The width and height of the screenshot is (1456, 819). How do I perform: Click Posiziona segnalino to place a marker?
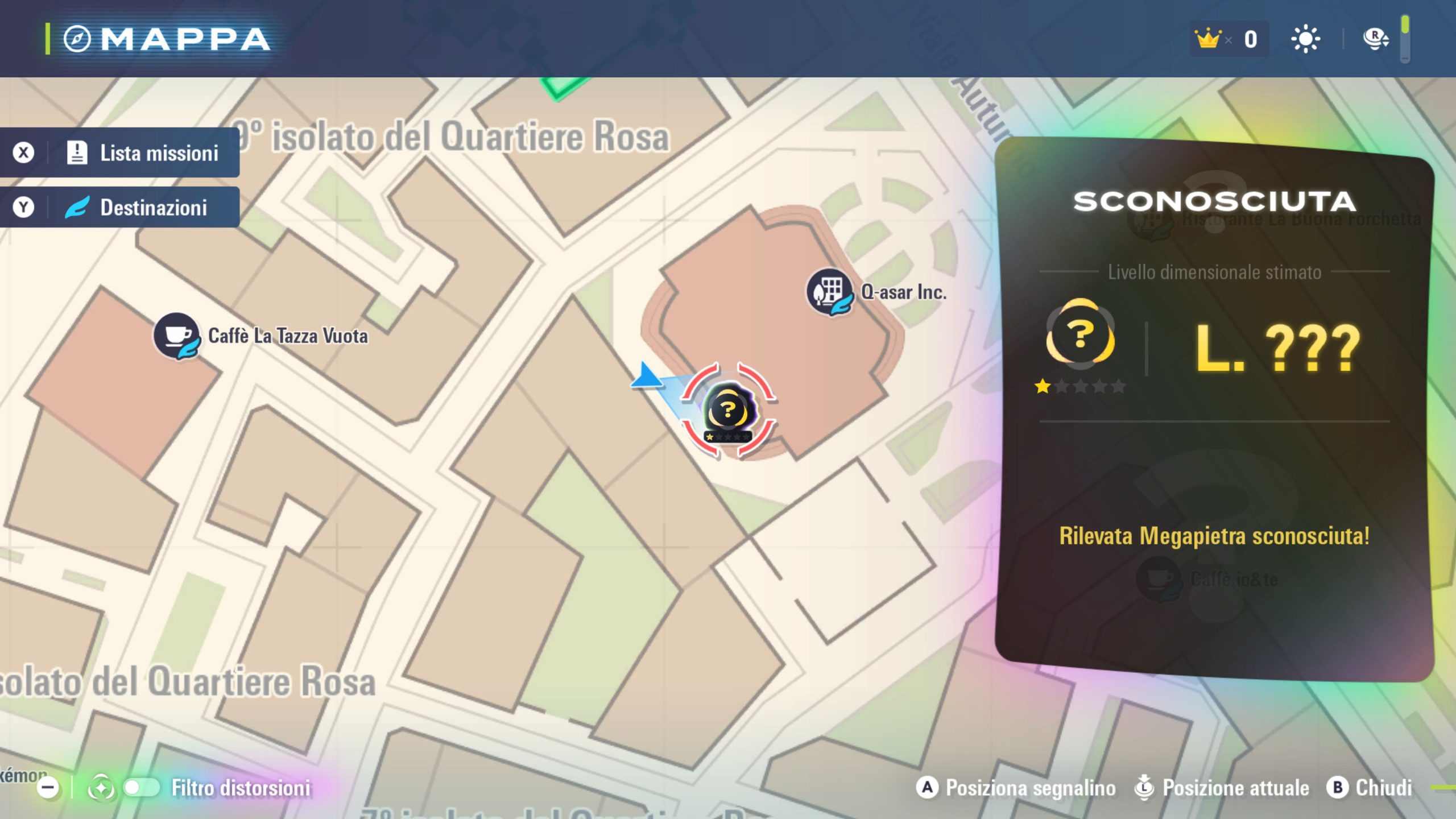[x=1016, y=788]
